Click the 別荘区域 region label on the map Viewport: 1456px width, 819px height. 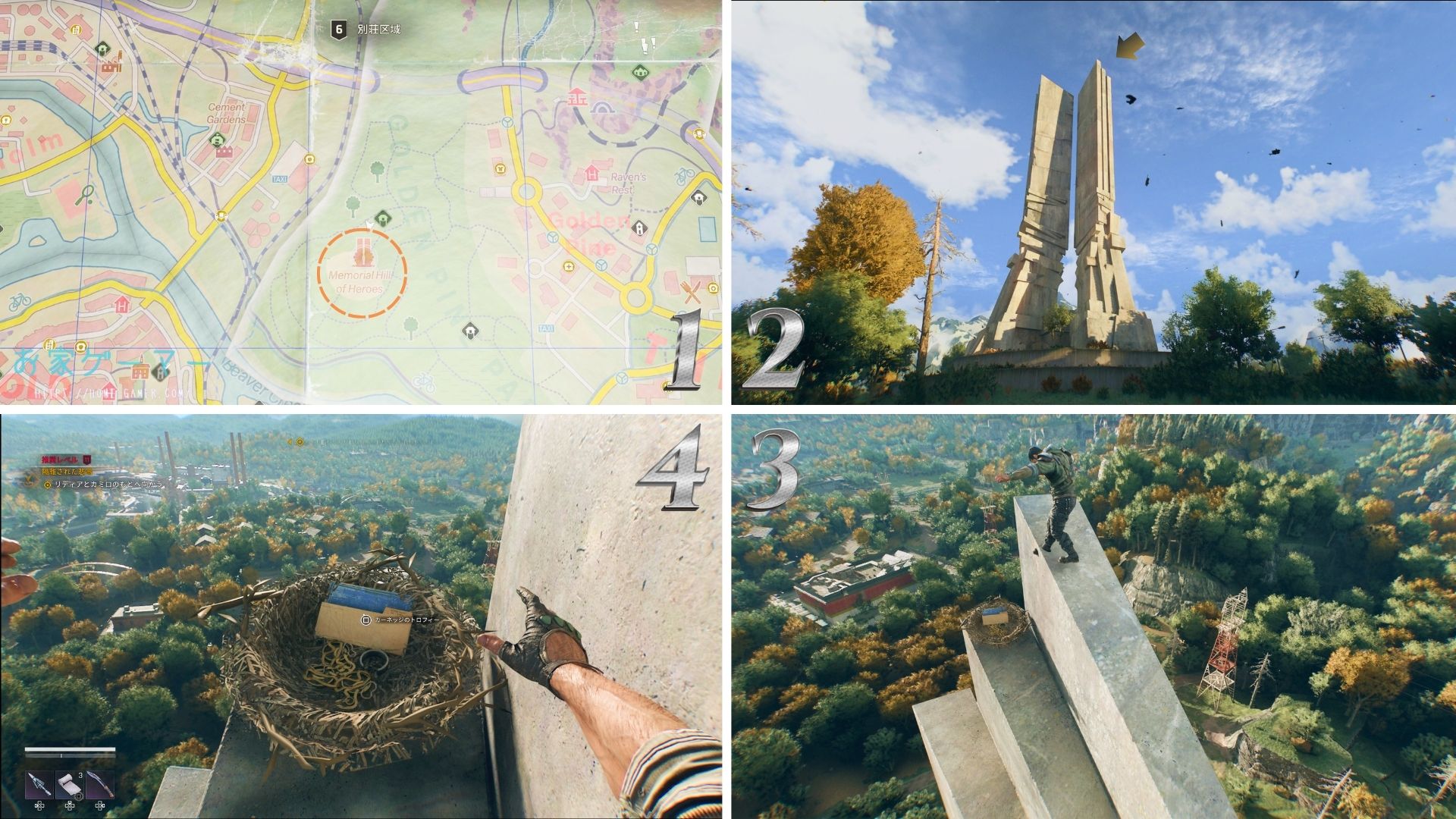point(378,30)
